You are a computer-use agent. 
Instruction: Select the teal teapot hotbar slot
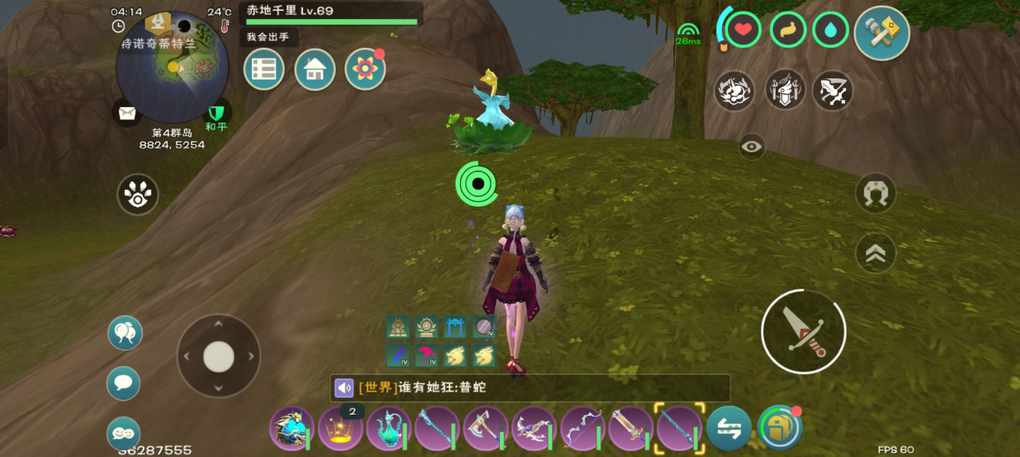[389, 429]
